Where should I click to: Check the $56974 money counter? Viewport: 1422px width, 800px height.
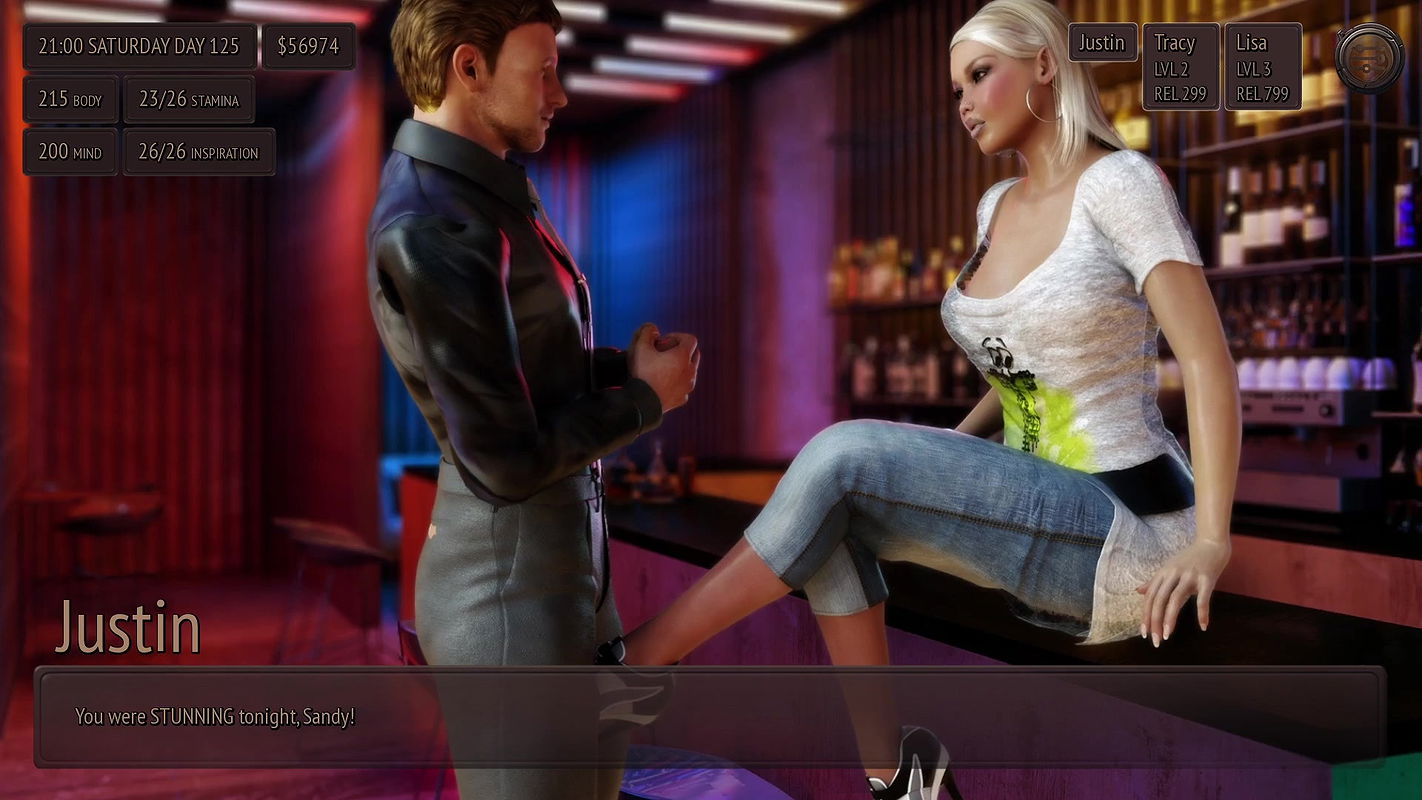(309, 45)
